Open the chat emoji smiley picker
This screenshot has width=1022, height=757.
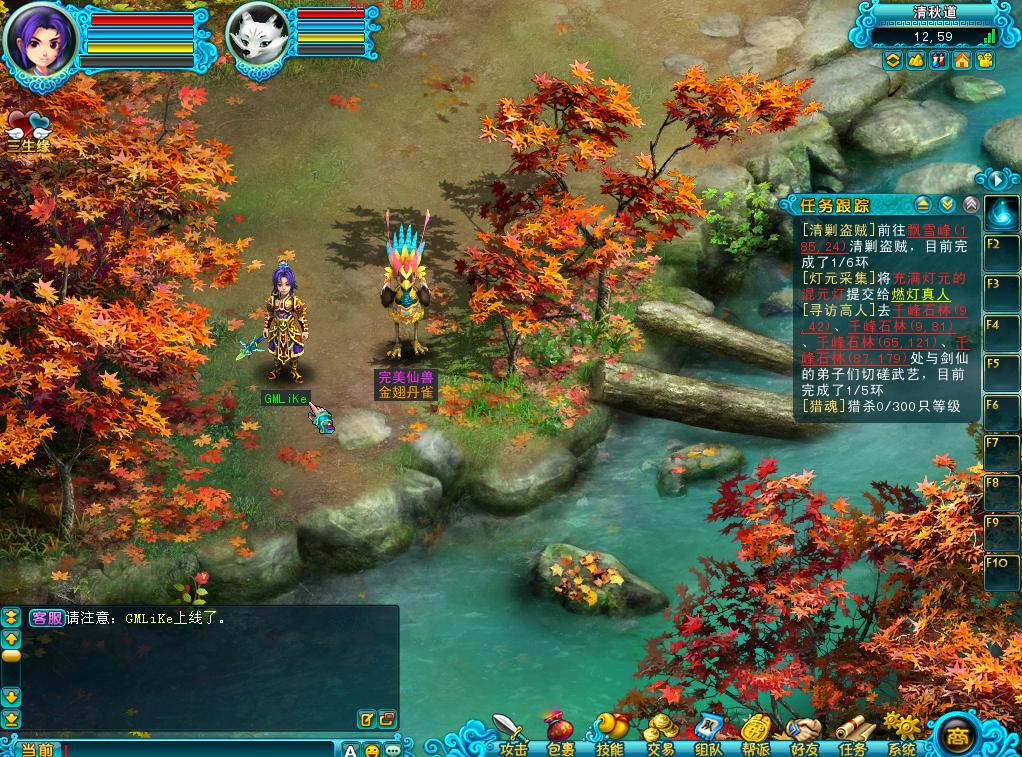(x=371, y=749)
